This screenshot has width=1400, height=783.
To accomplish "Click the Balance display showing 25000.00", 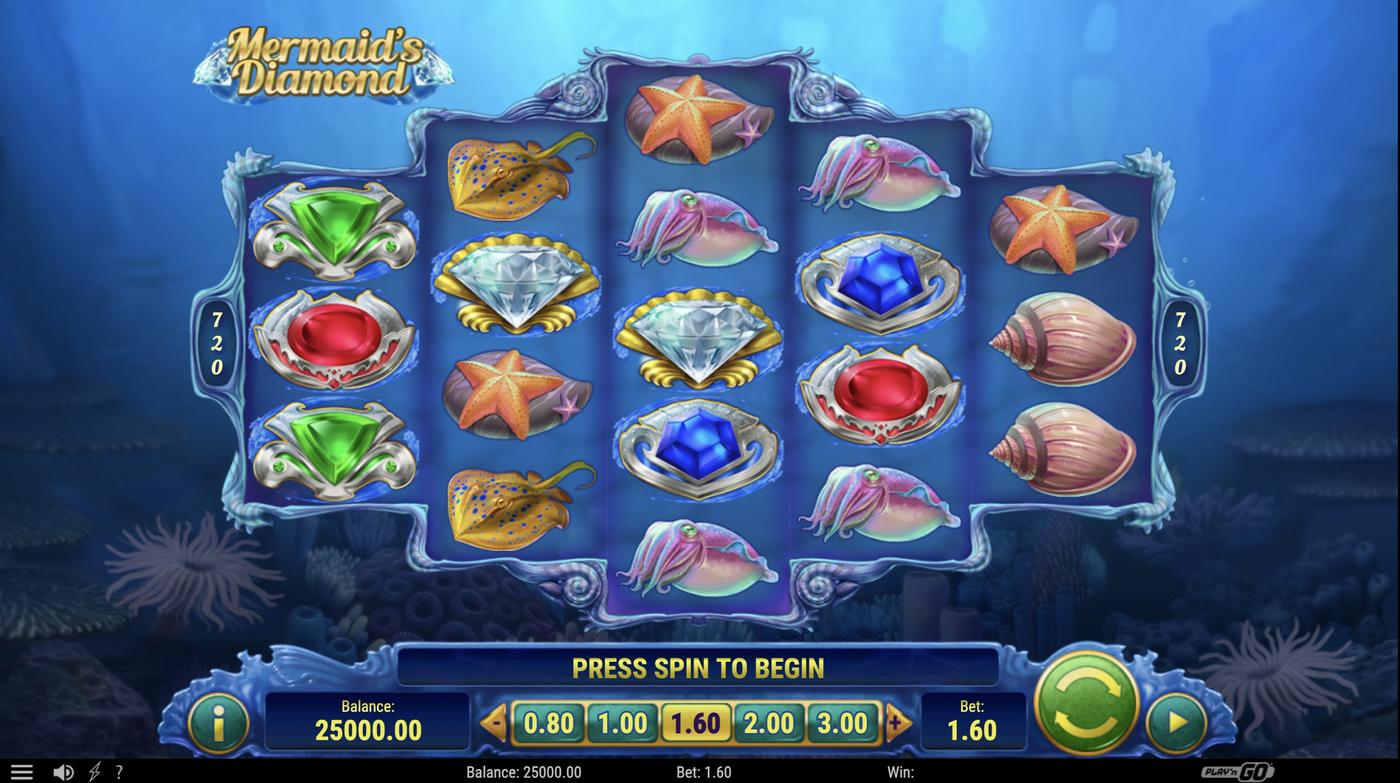I will (x=370, y=722).
